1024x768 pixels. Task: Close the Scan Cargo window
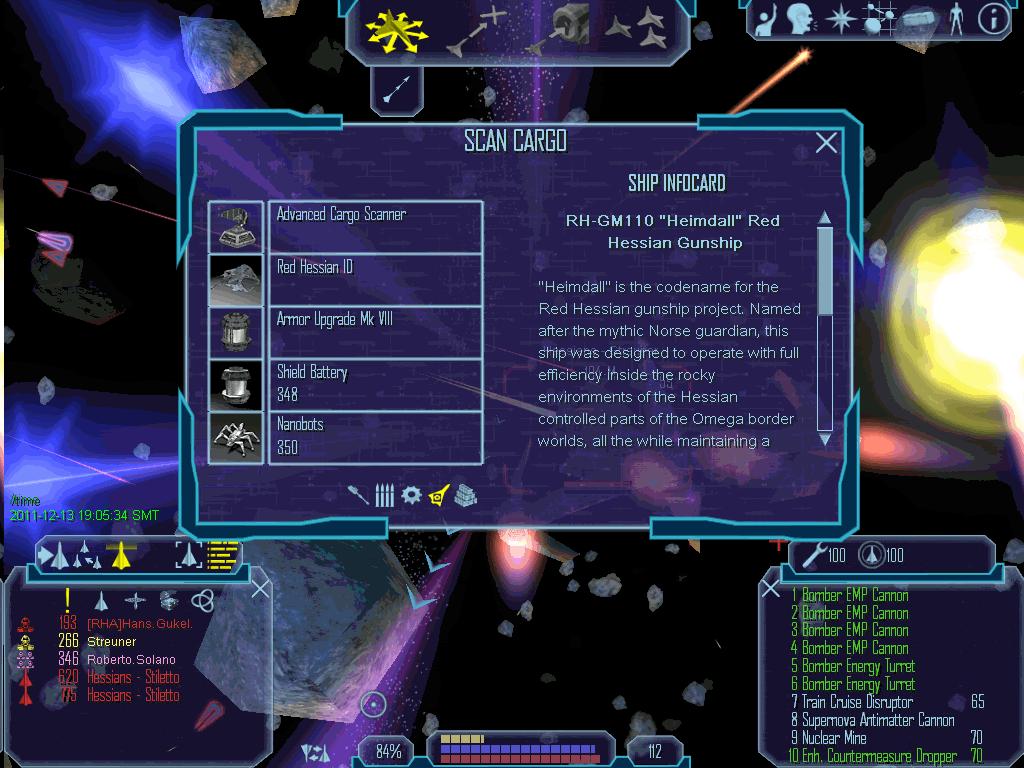[826, 143]
